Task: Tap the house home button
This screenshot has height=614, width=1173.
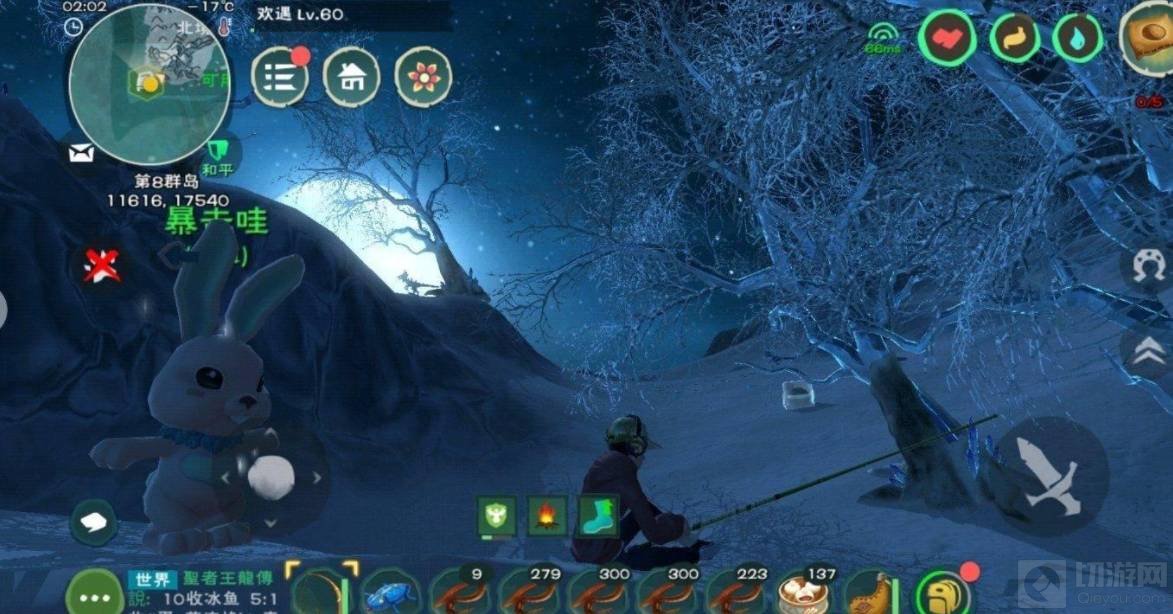Action: tap(352, 77)
